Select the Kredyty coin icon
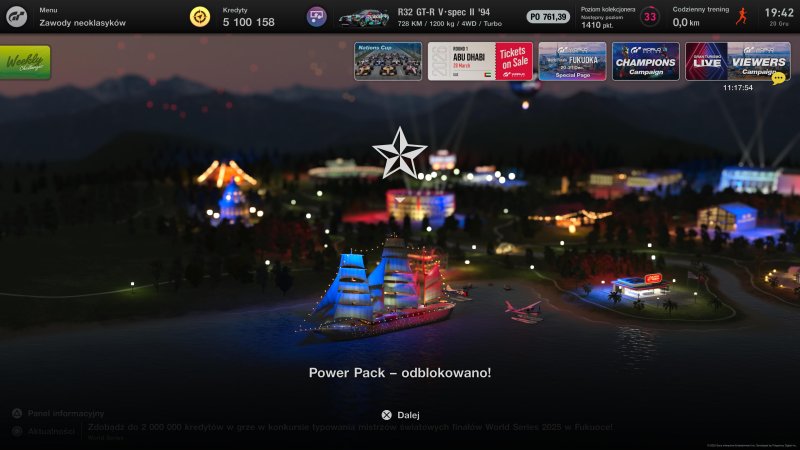800x450 pixels. coord(200,16)
